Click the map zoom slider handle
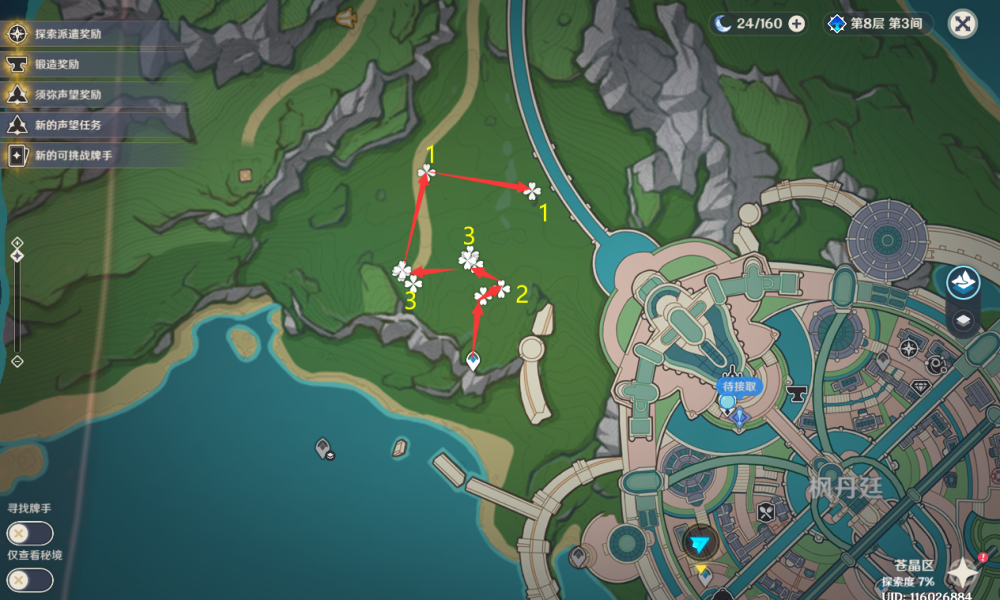This screenshot has width=1000, height=600. 16,257
